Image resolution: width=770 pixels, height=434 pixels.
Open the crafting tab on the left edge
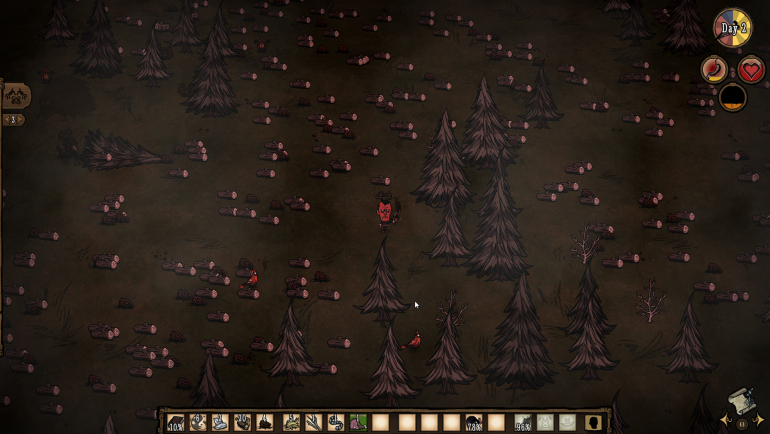(x=15, y=96)
